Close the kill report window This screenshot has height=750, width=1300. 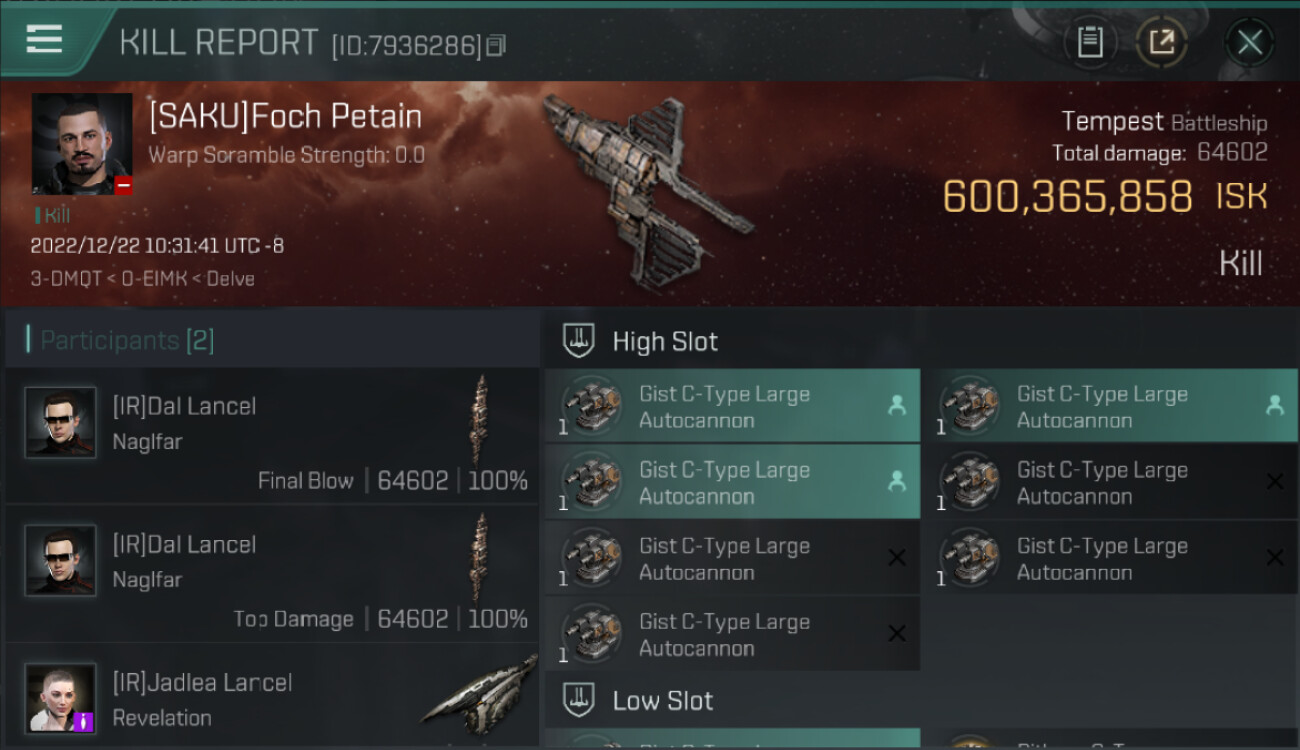click(1249, 42)
